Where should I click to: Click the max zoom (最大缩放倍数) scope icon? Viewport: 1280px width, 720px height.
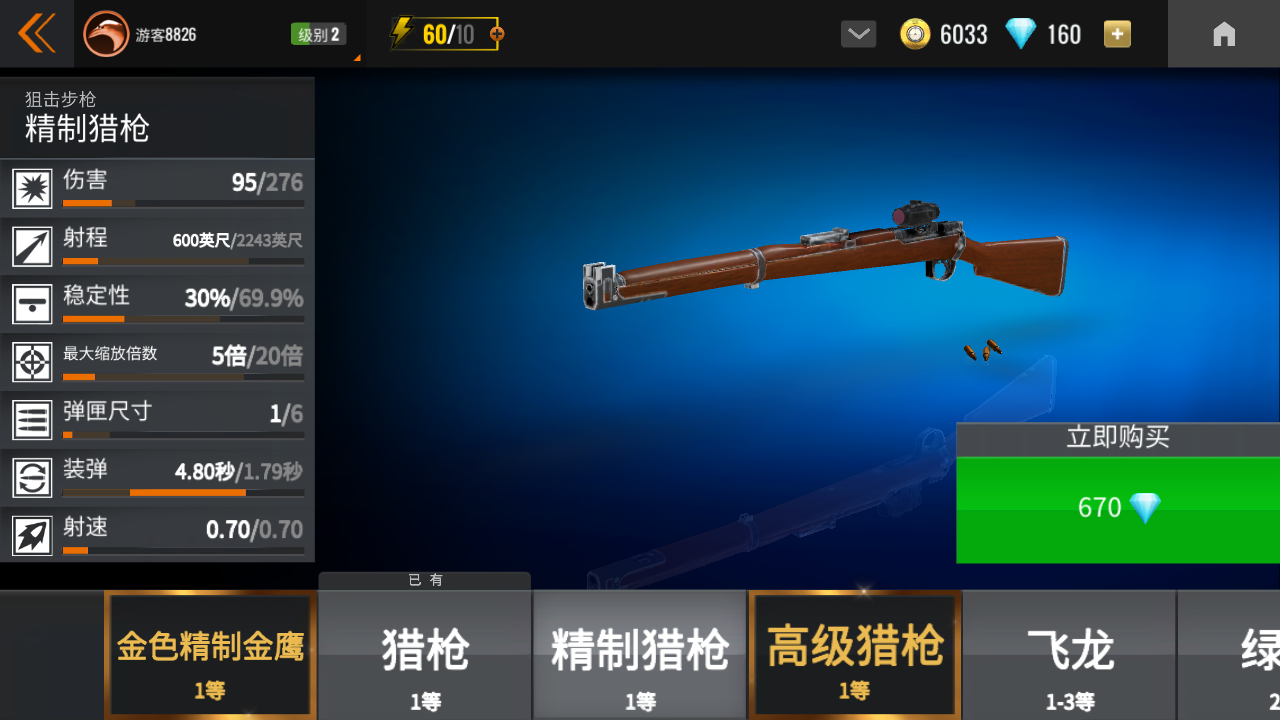[33, 361]
